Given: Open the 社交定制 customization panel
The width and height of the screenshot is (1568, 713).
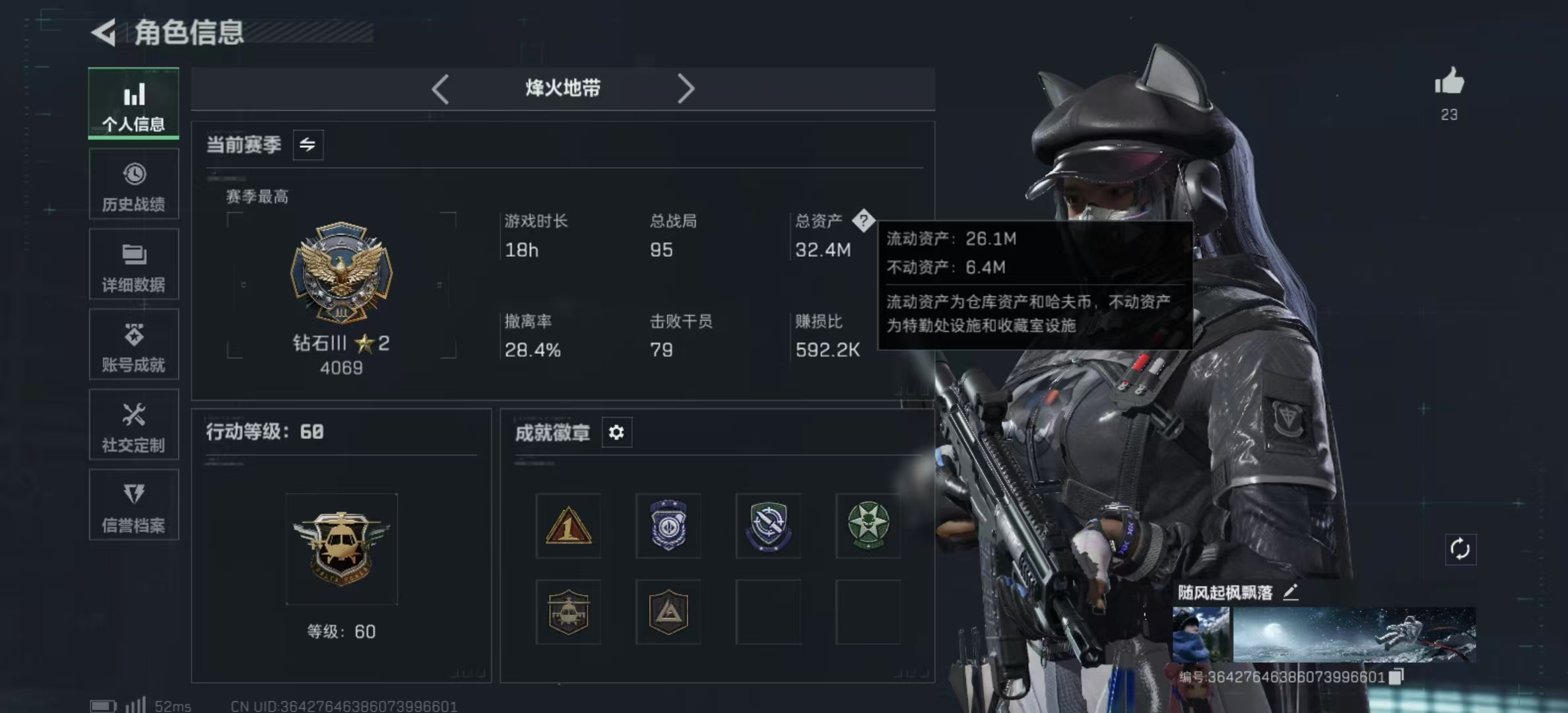Looking at the screenshot, I should (134, 425).
